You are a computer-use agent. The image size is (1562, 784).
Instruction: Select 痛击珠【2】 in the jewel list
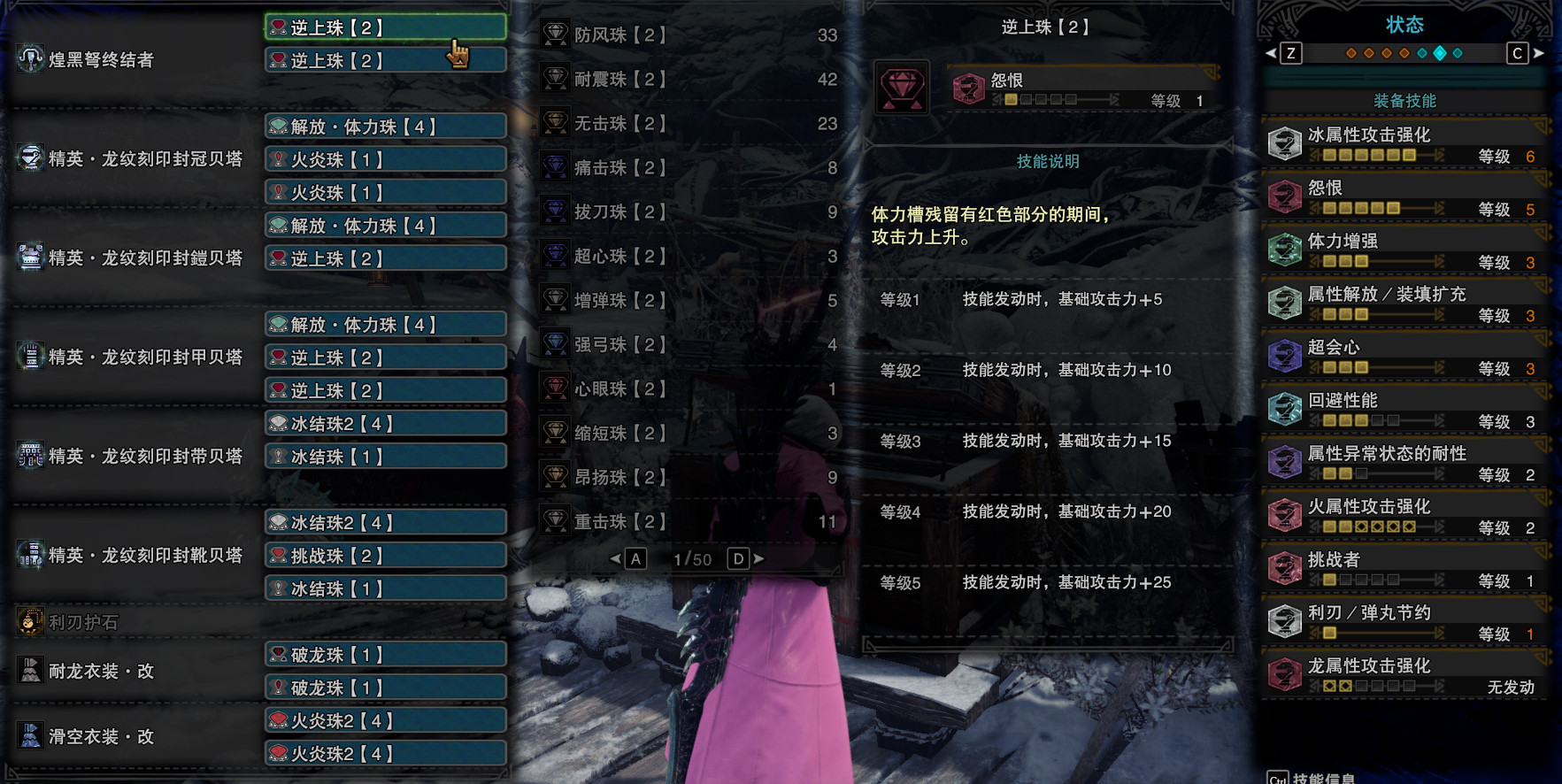pos(619,168)
